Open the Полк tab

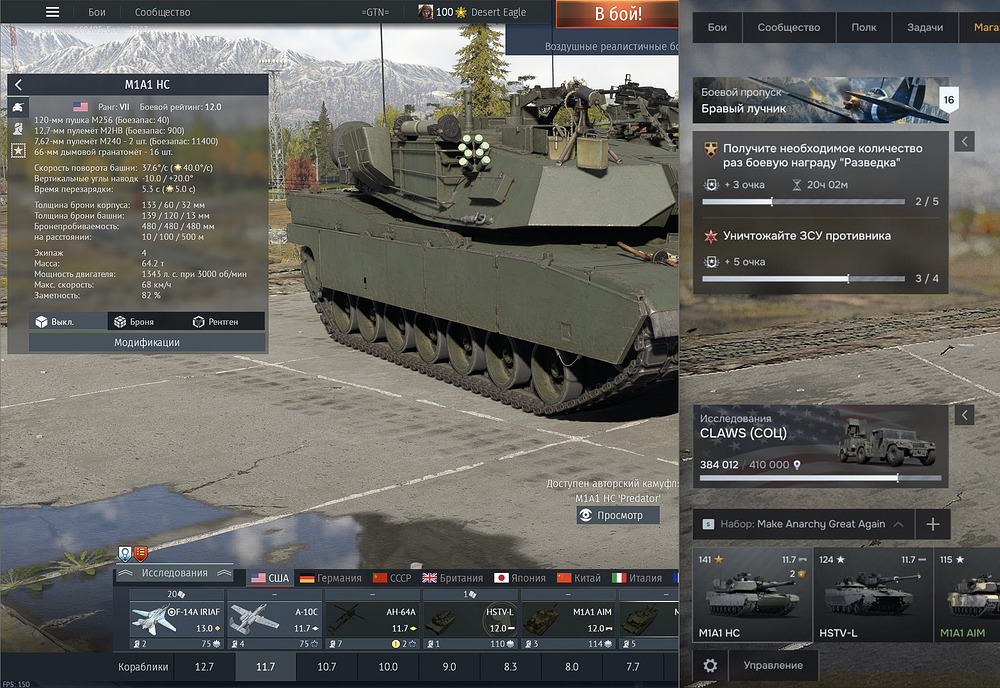coord(863,27)
